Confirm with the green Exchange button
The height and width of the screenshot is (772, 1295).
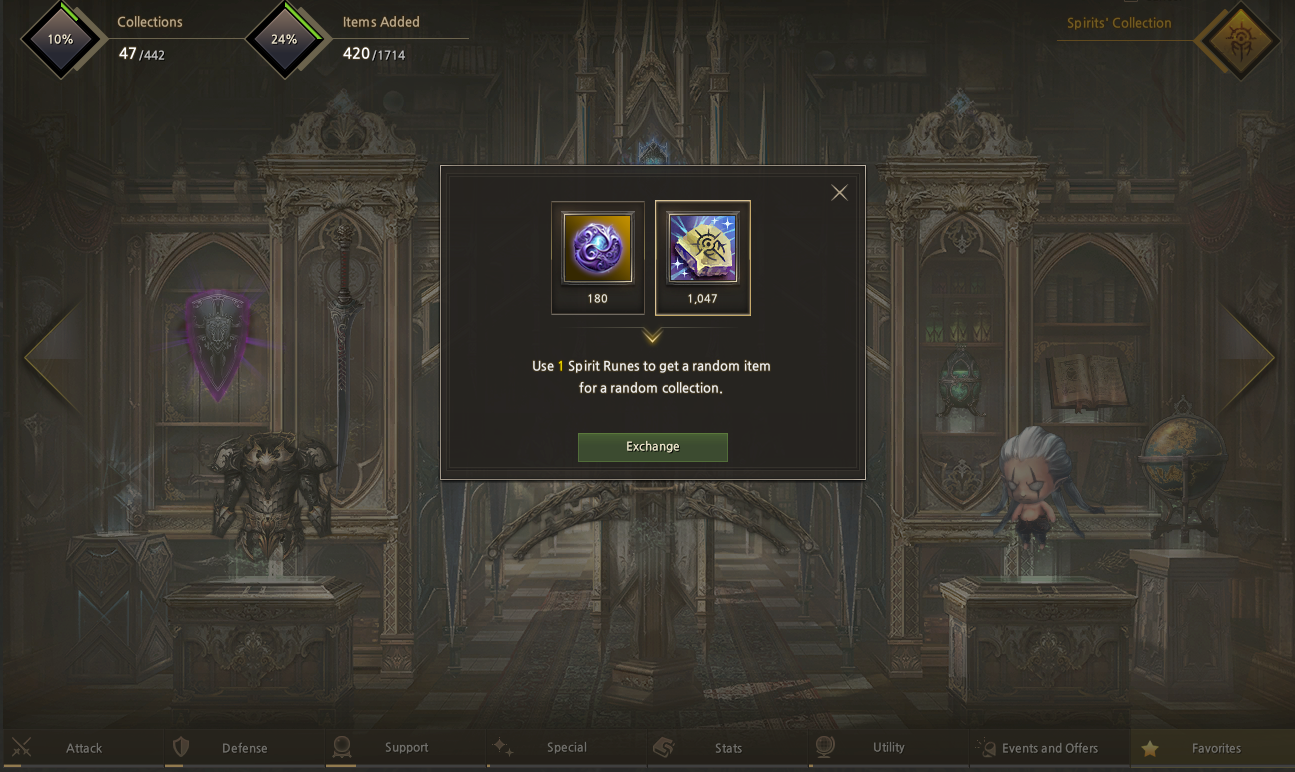652,447
